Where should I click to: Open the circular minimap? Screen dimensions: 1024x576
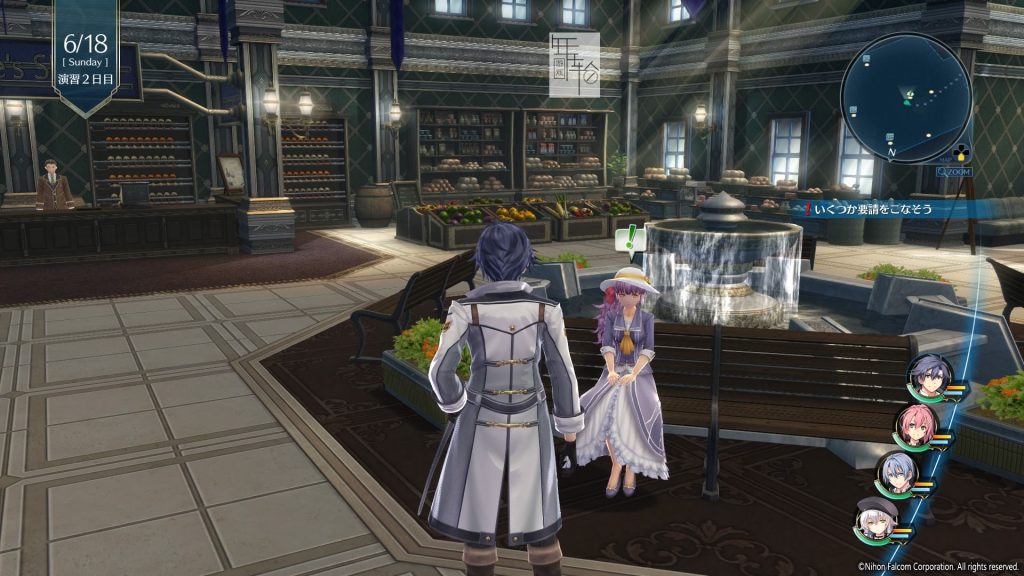pos(906,98)
